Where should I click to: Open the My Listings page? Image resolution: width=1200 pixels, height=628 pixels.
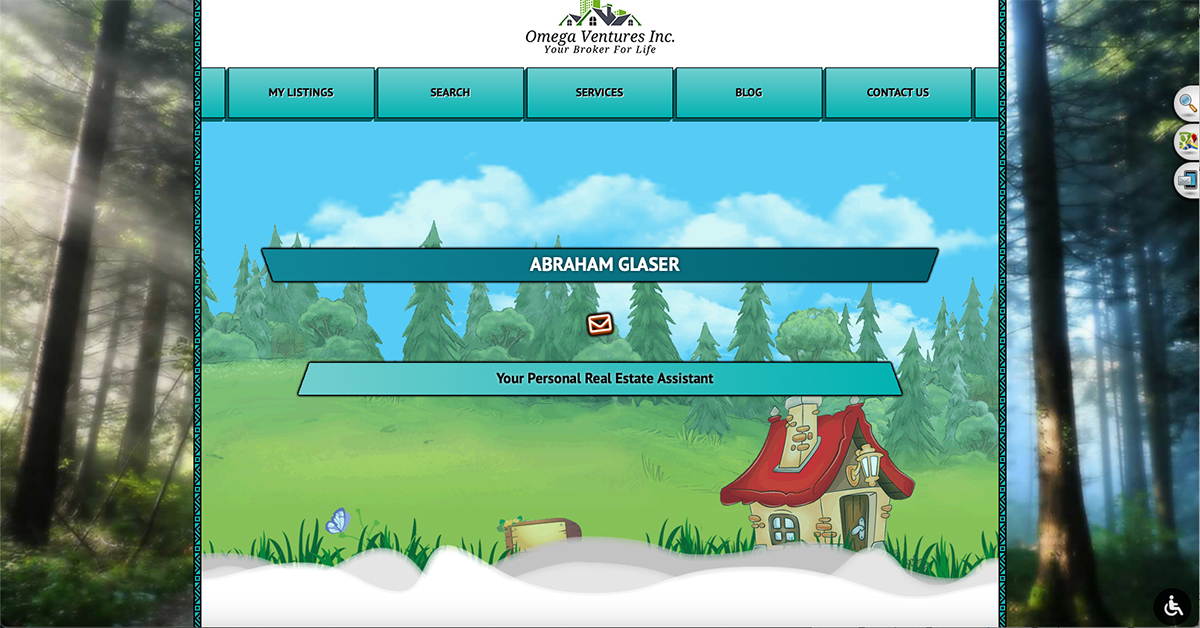pos(300,93)
